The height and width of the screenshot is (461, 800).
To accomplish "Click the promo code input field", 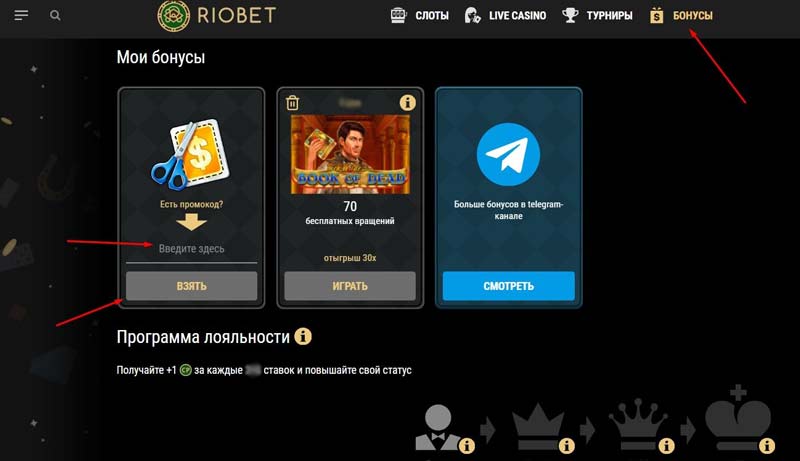I will click(x=192, y=248).
